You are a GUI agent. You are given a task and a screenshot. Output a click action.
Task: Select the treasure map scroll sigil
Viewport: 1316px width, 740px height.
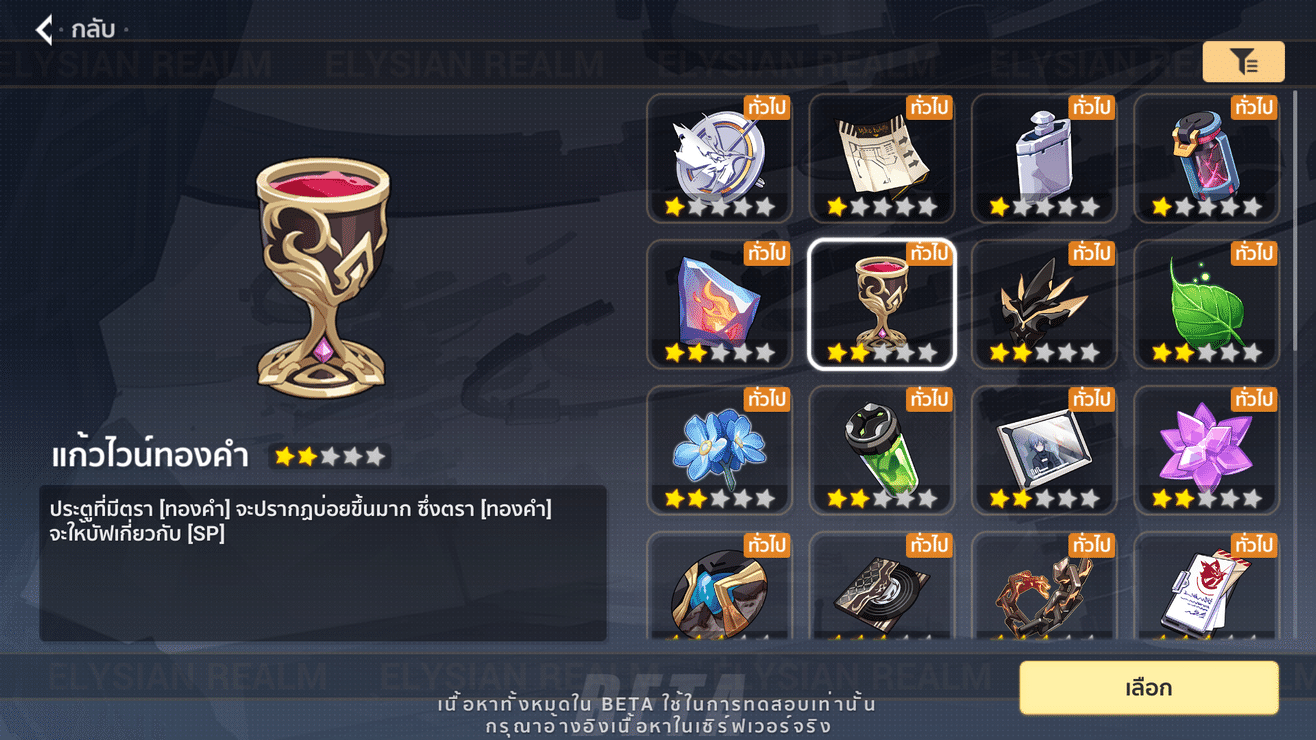882,158
